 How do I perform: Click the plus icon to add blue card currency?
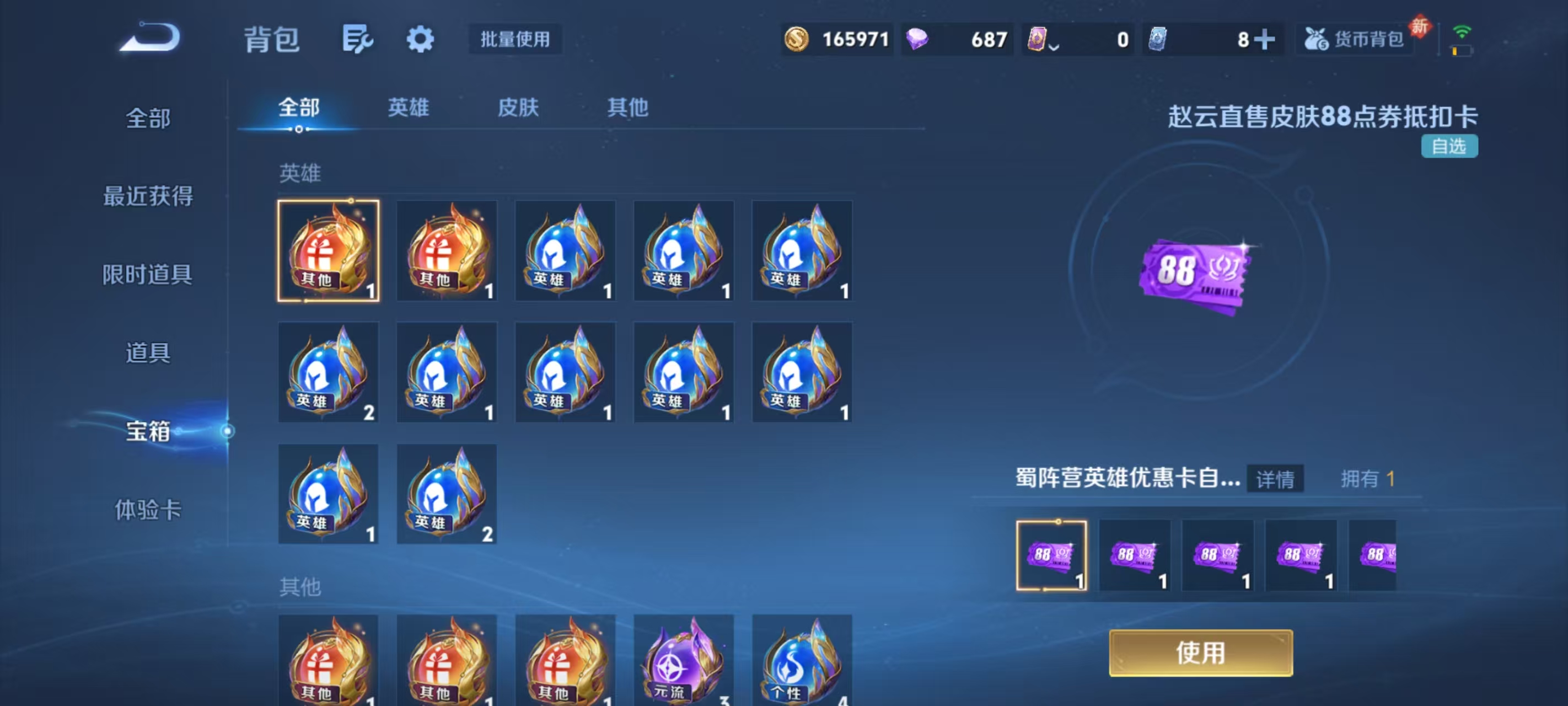pyautogui.click(x=1265, y=39)
